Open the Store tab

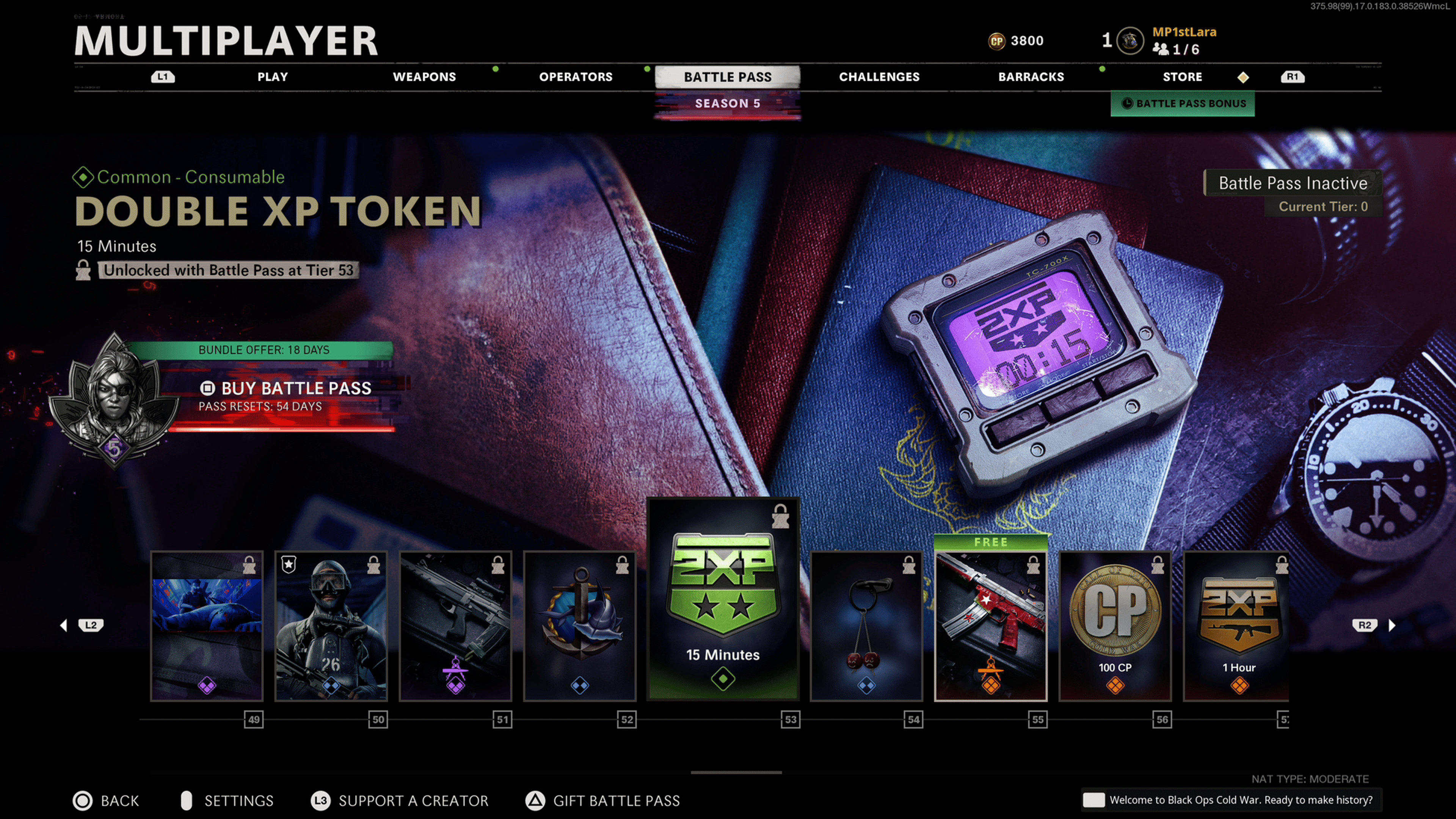(x=1182, y=77)
